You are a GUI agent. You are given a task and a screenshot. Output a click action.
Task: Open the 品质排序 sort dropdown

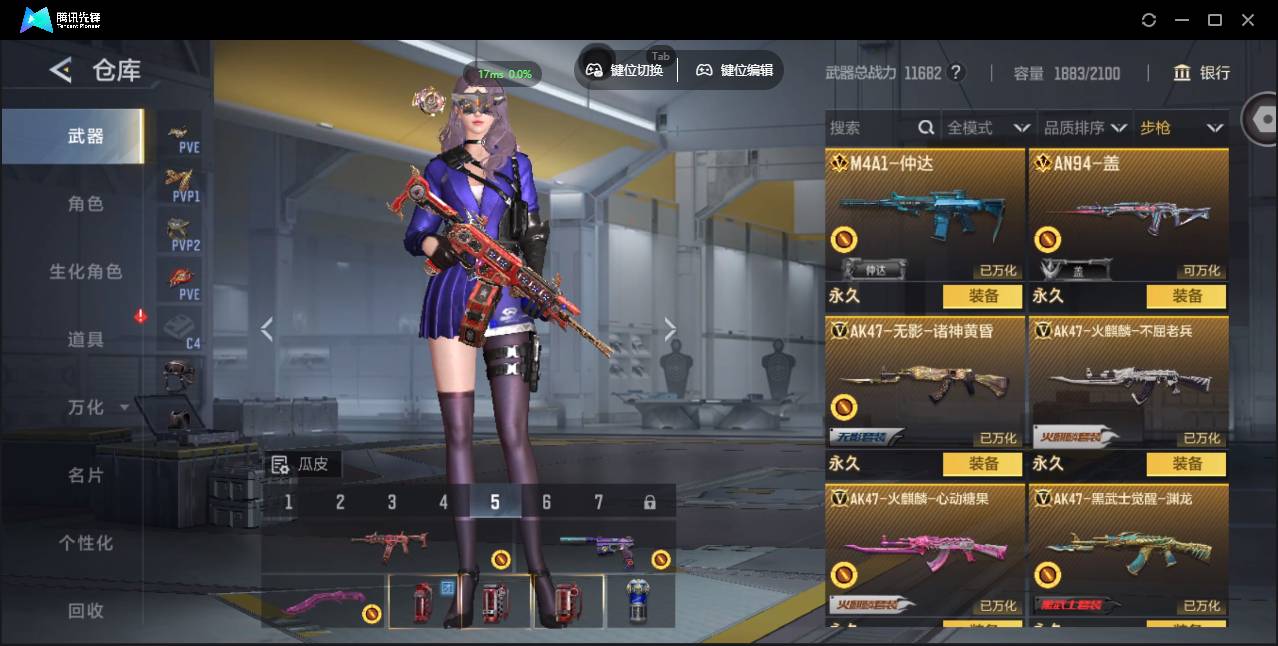(1084, 128)
